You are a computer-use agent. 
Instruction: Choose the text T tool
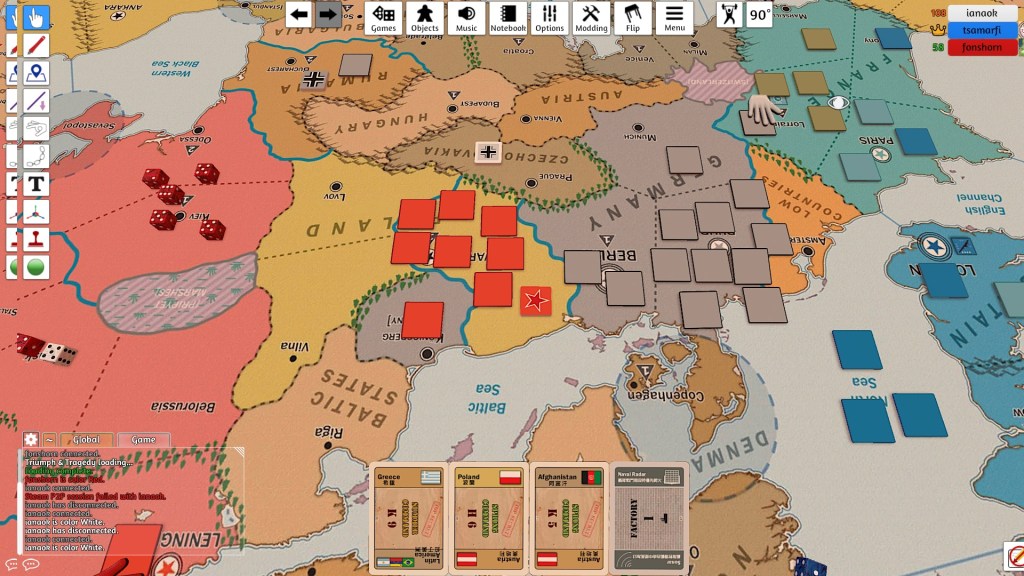[37, 184]
